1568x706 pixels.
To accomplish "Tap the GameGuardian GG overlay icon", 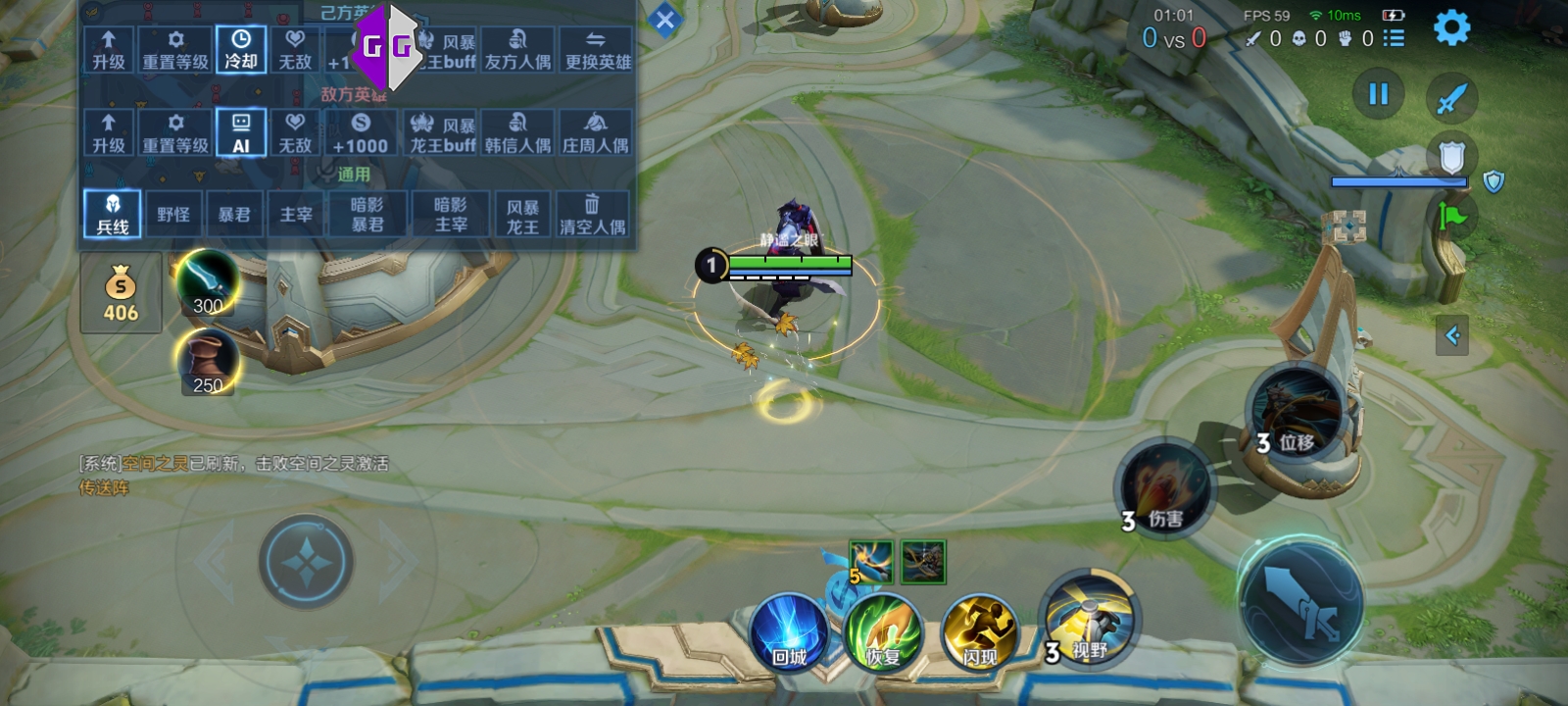I will [x=387, y=46].
